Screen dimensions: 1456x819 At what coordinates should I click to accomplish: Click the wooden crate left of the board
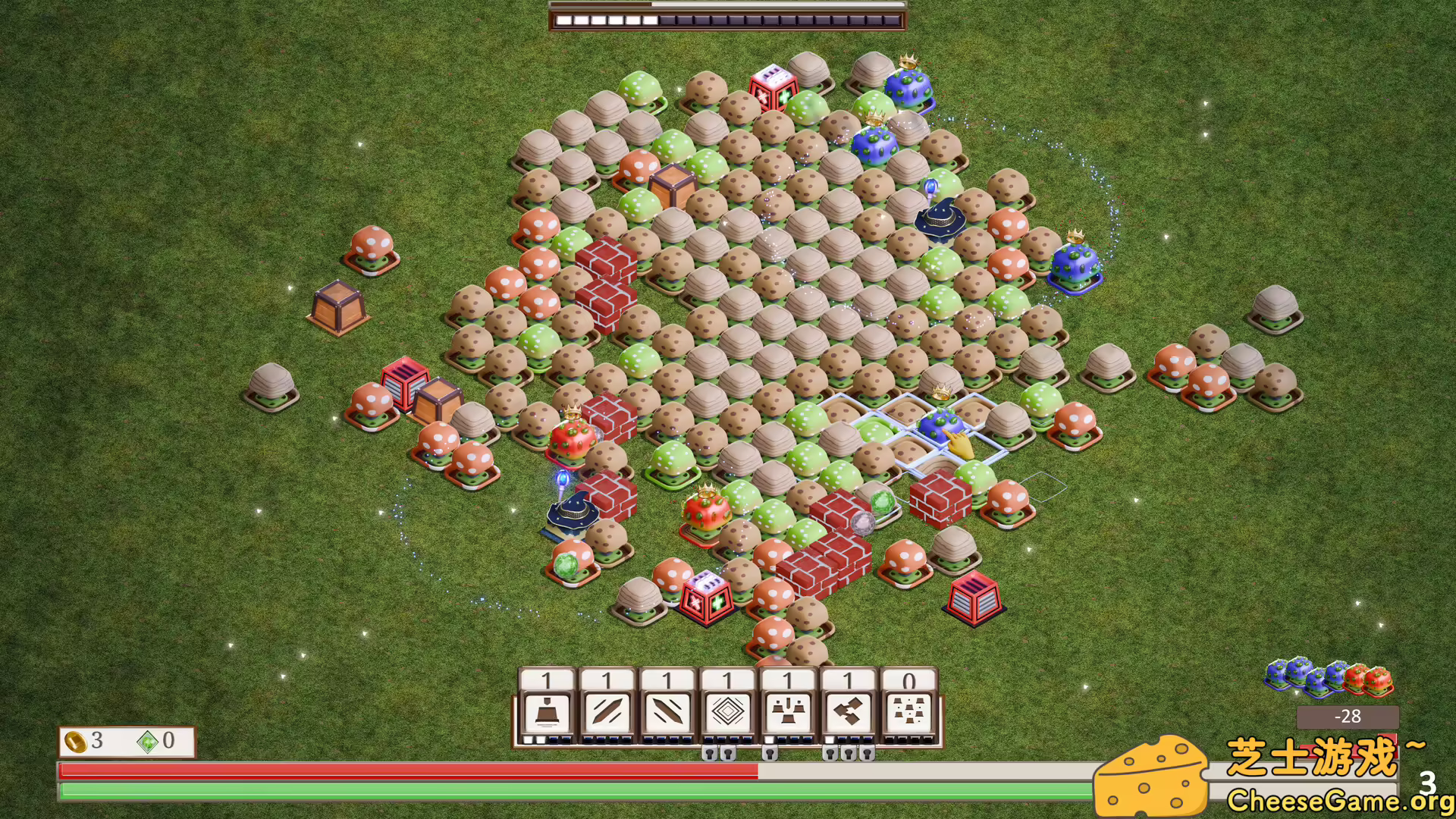[336, 306]
